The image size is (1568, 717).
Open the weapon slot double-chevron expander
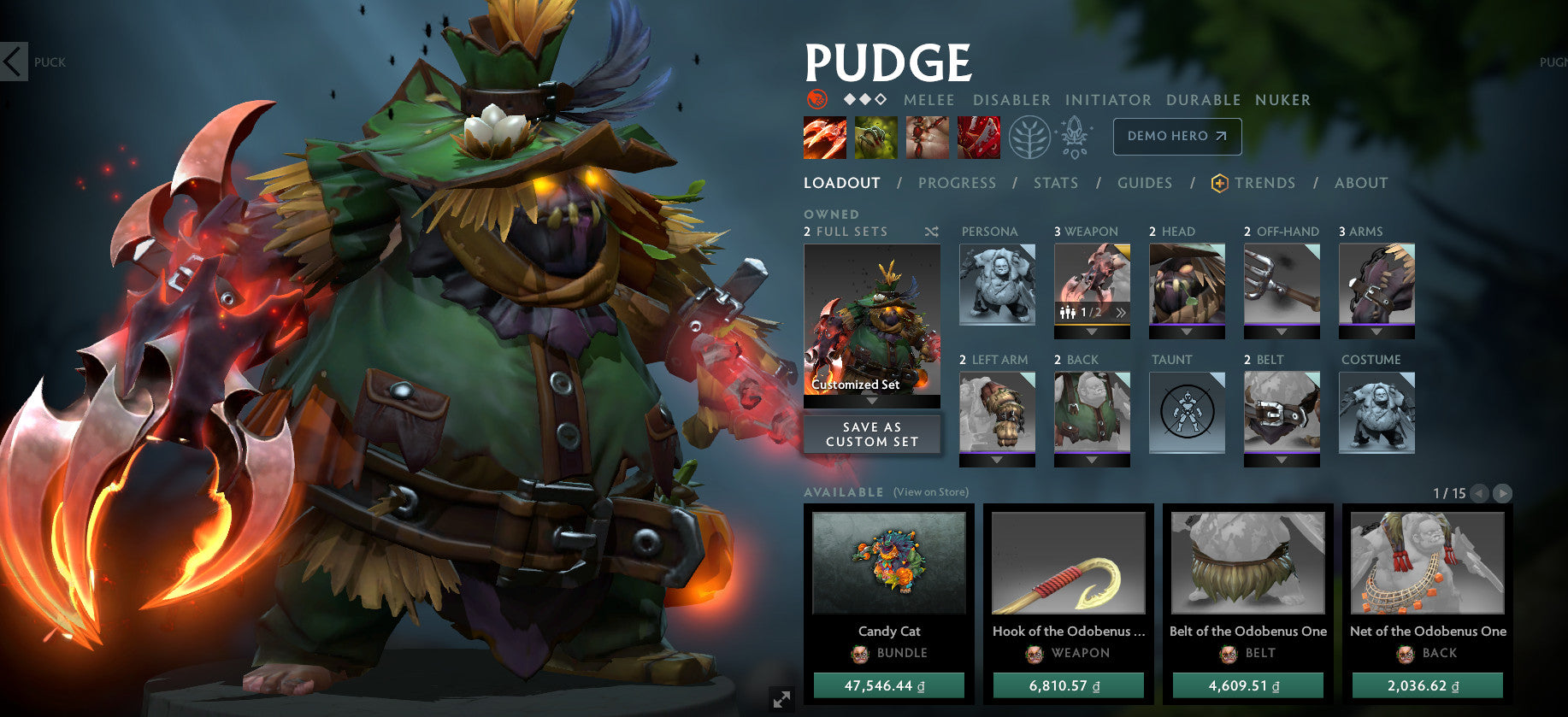point(1122,314)
